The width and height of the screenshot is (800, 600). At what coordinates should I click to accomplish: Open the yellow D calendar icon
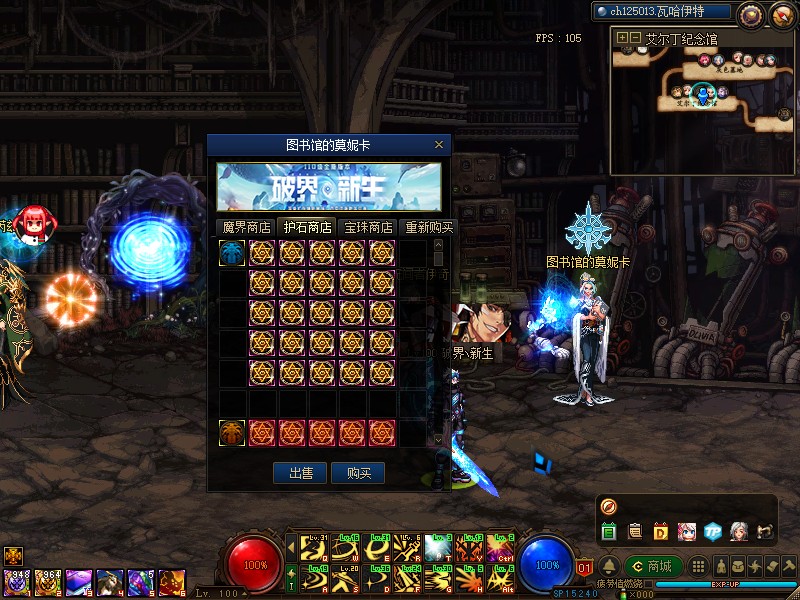[661, 531]
